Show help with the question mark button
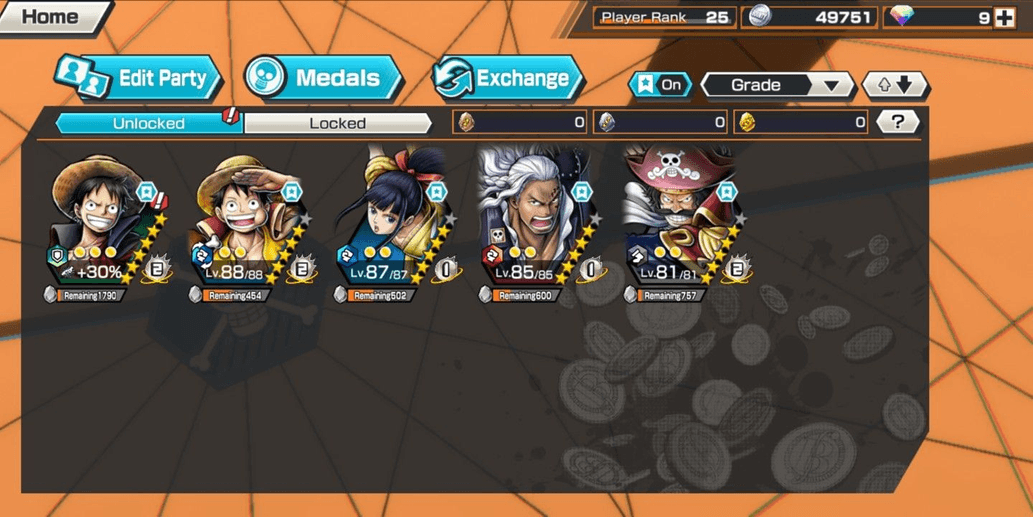 (x=898, y=122)
